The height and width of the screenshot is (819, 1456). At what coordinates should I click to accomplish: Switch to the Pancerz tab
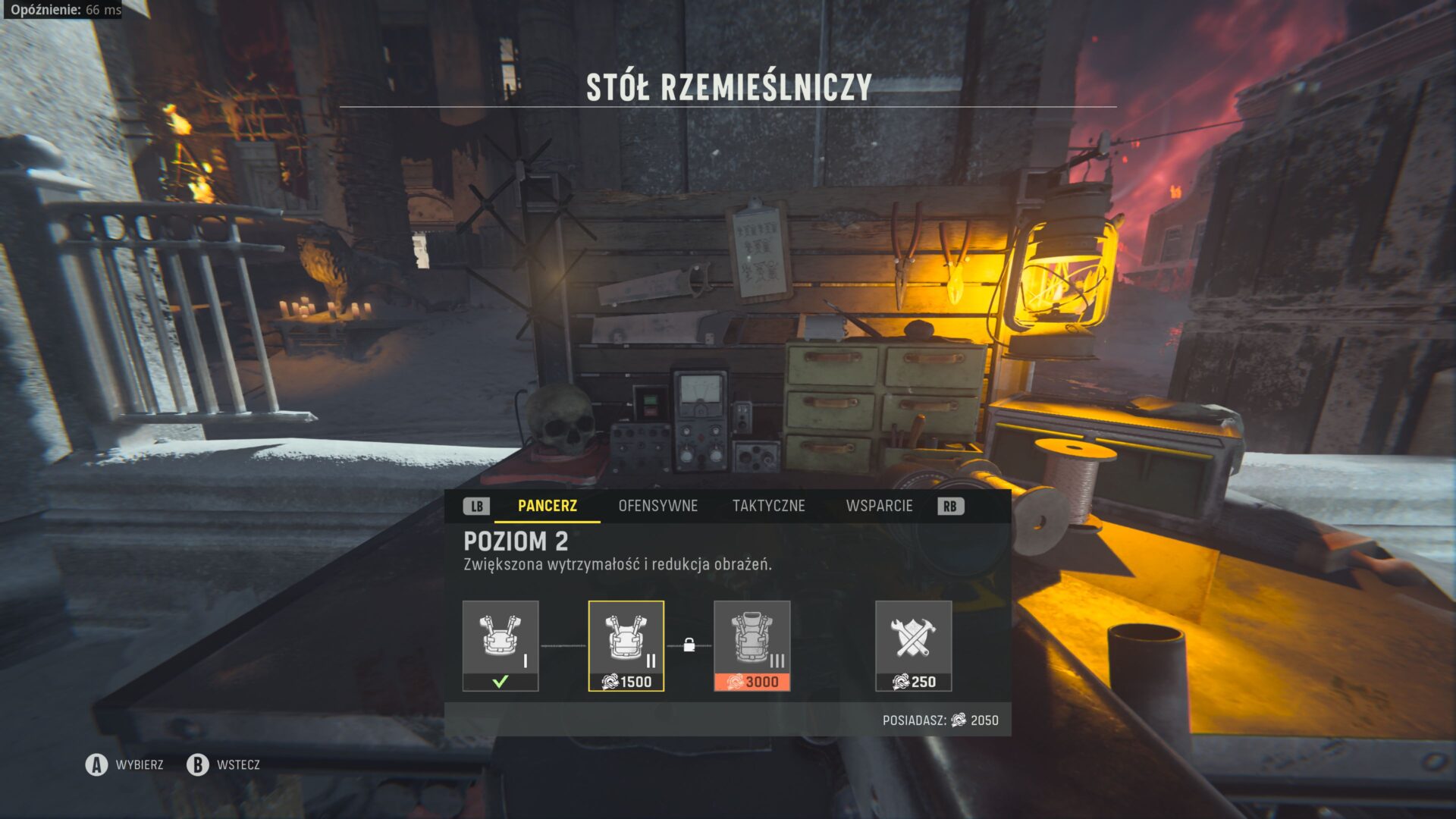(x=547, y=506)
